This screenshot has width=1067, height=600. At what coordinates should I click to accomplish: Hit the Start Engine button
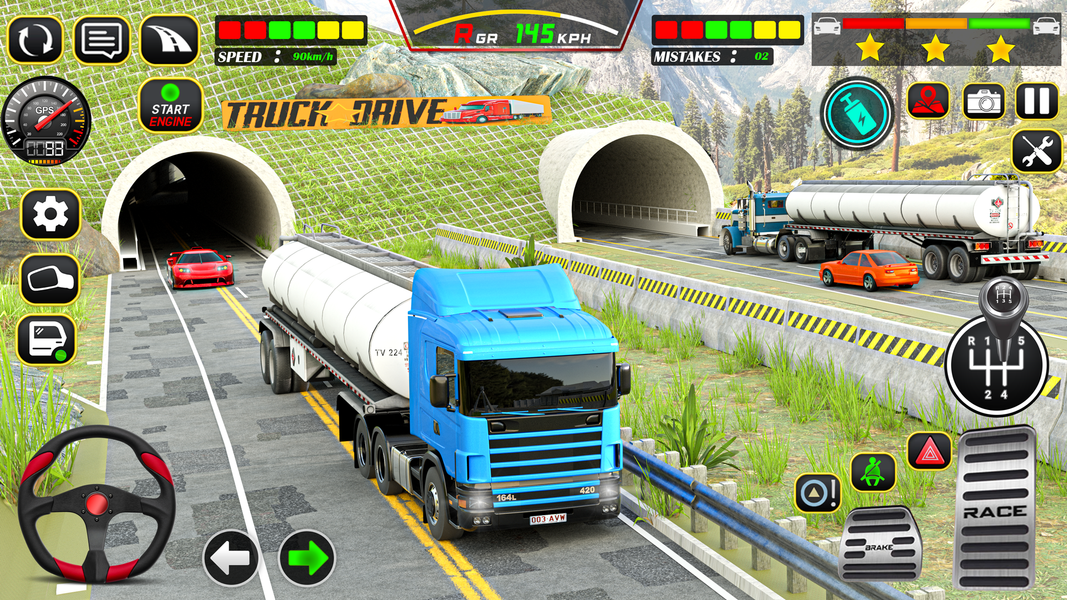point(170,107)
